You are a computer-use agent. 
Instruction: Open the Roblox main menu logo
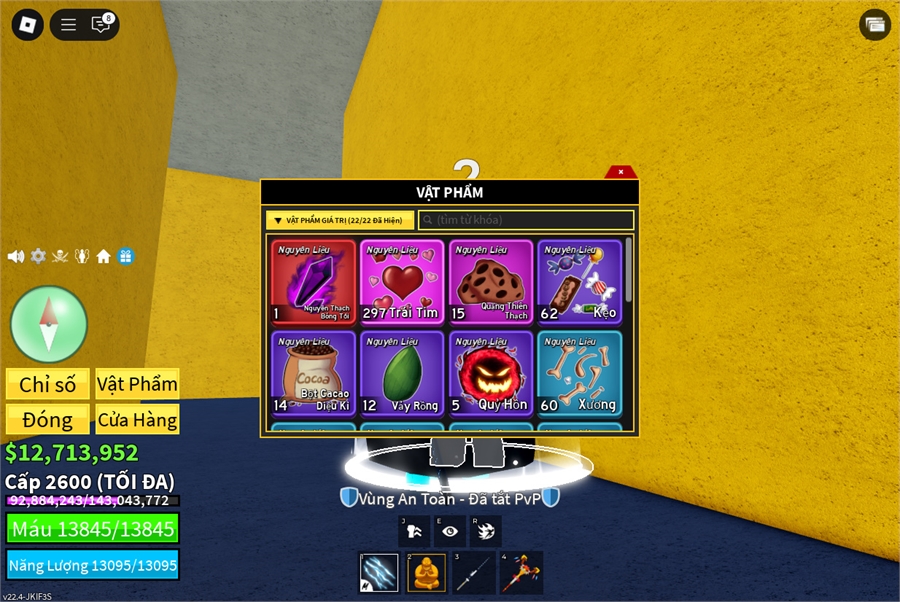[28, 25]
